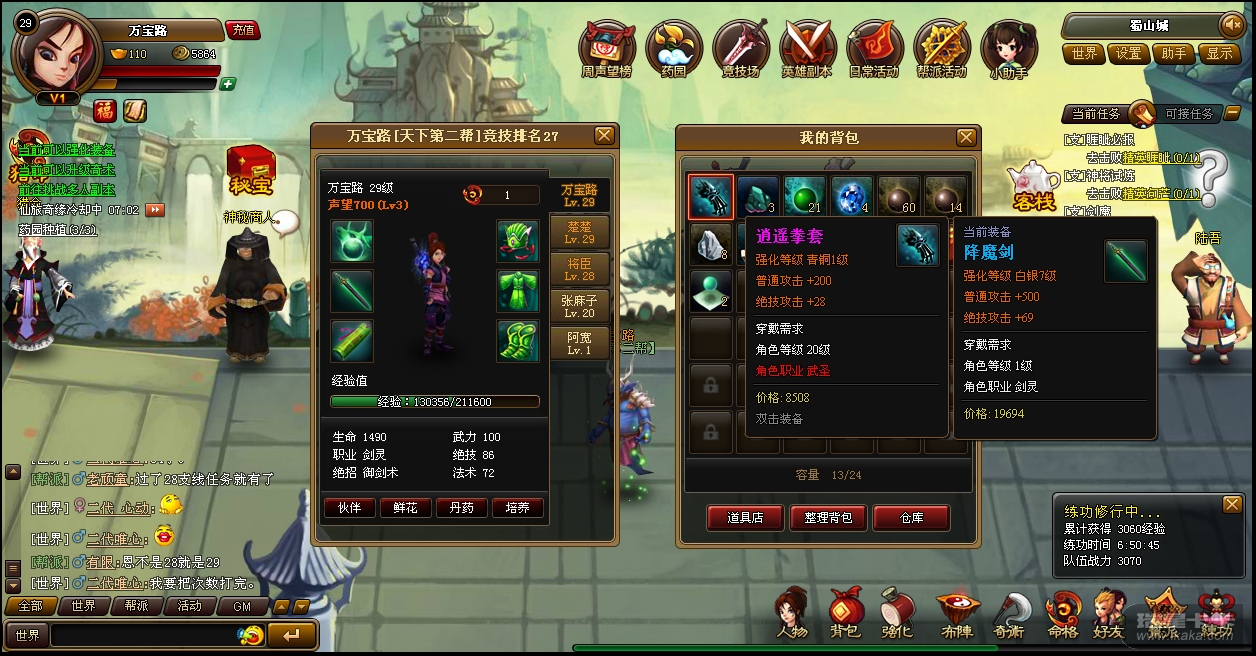Close the 万宝路 character panel
This screenshot has height=656, width=1256.
click(x=604, y=135)
